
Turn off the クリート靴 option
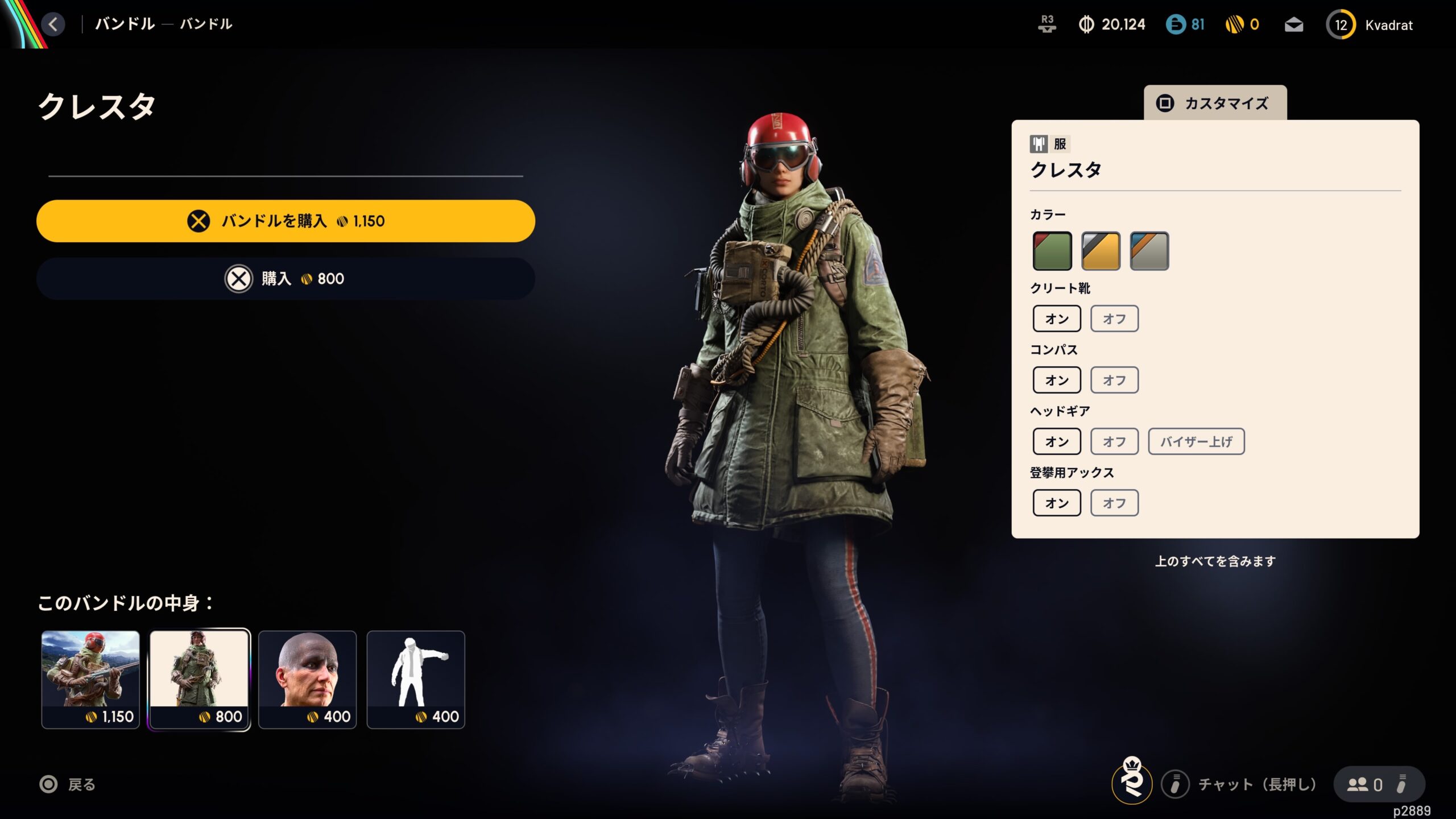point(1114,319)
